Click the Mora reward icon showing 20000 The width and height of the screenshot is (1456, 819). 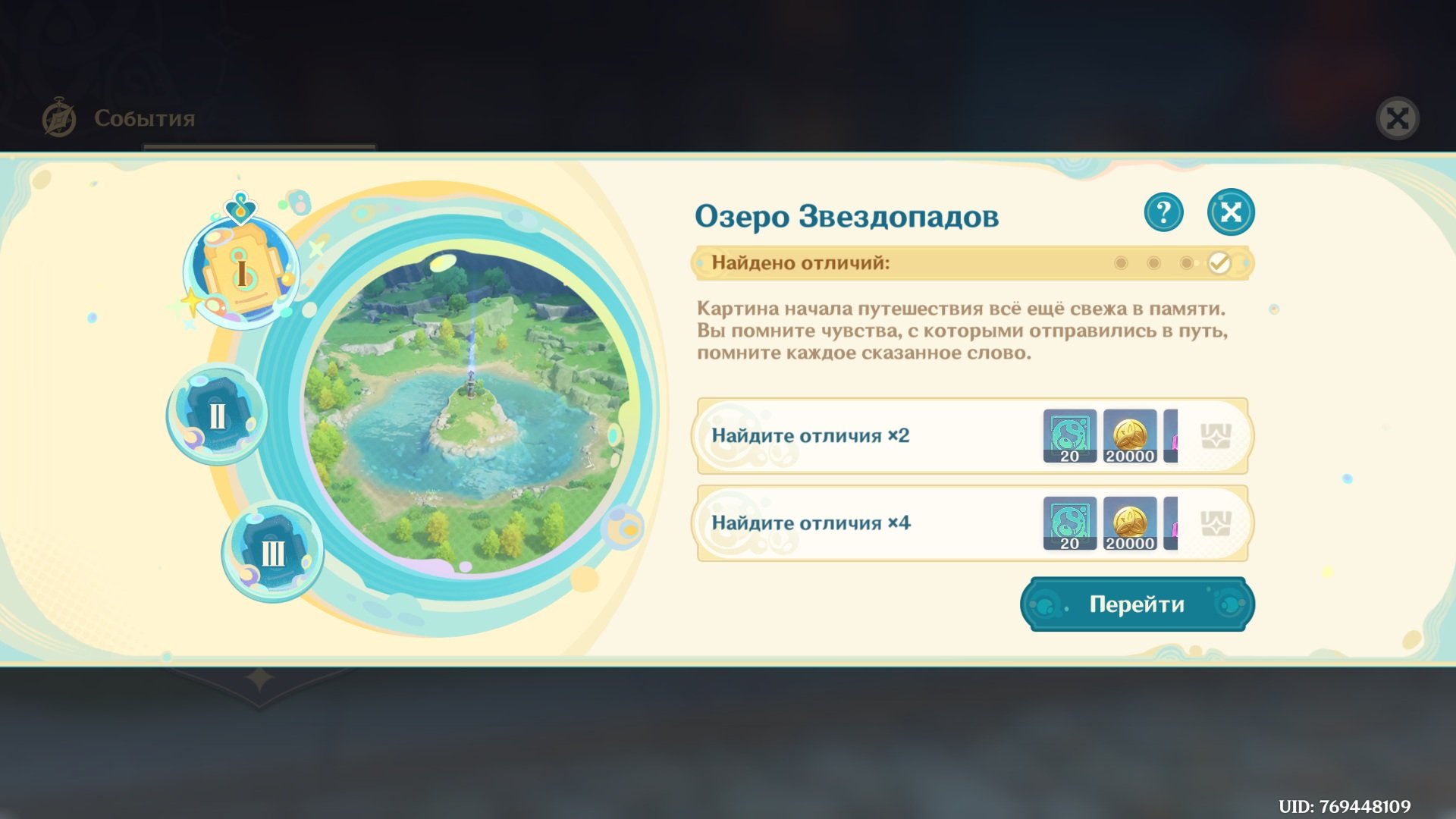(x=1131, y=436)
